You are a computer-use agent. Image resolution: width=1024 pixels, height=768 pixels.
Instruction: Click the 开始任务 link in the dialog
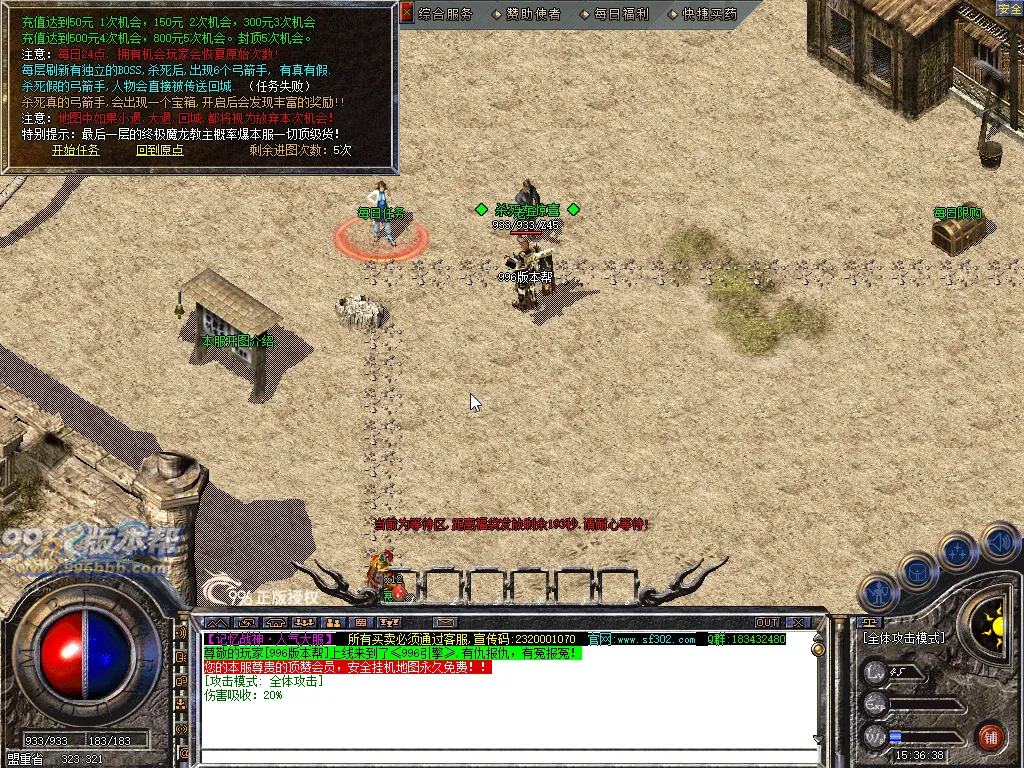click(76, 150)
